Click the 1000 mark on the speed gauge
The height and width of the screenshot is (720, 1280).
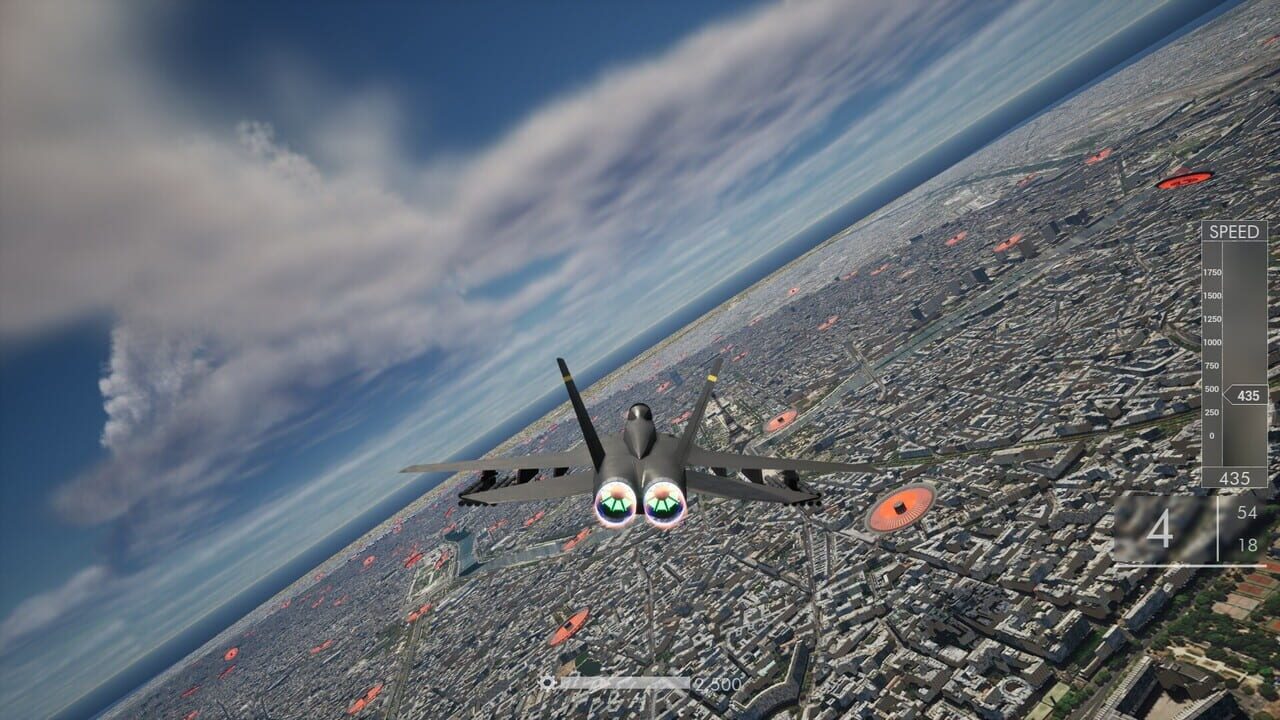click(x=1211, y=344)
